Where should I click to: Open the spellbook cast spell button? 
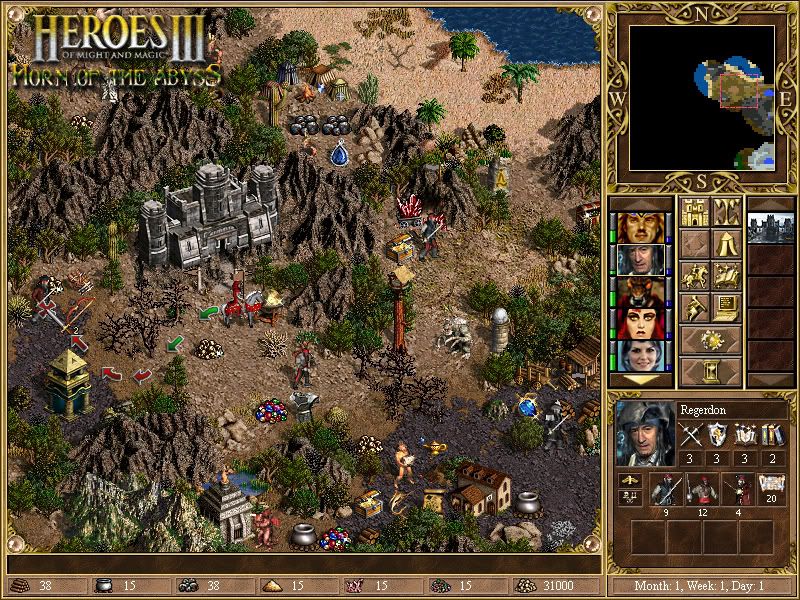[x=726, y=276]
